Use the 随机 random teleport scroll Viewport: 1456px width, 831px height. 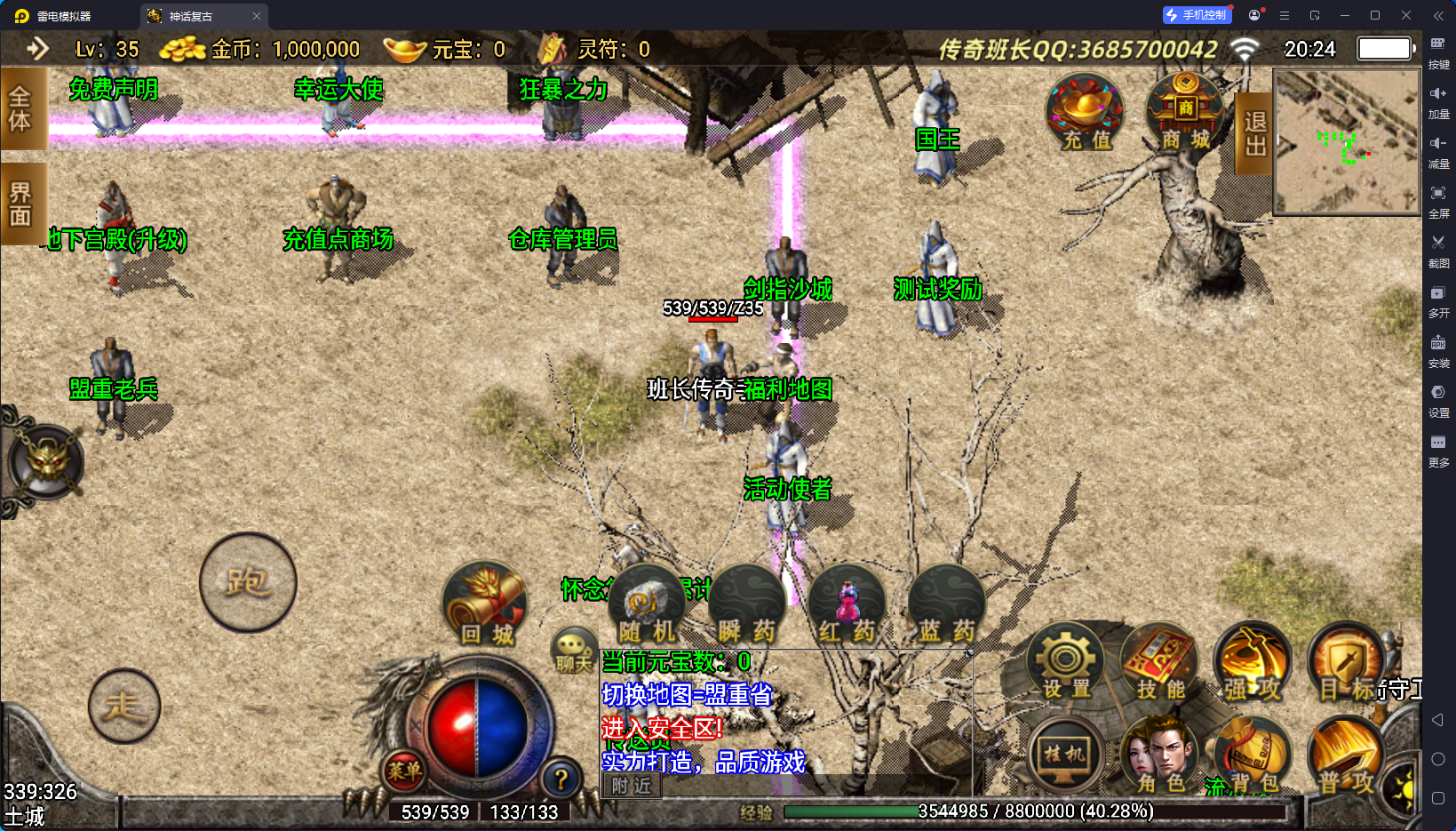(x=647, y=606)
